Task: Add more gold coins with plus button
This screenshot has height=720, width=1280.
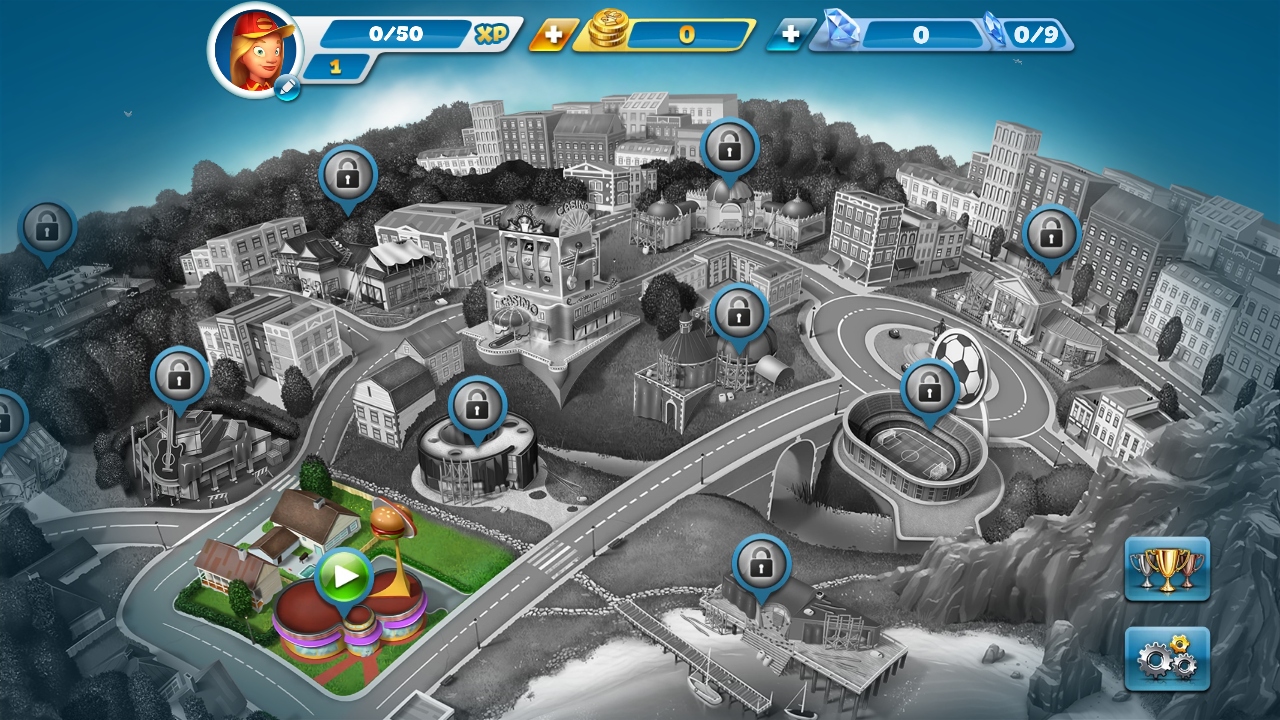Action: point(550,35)
